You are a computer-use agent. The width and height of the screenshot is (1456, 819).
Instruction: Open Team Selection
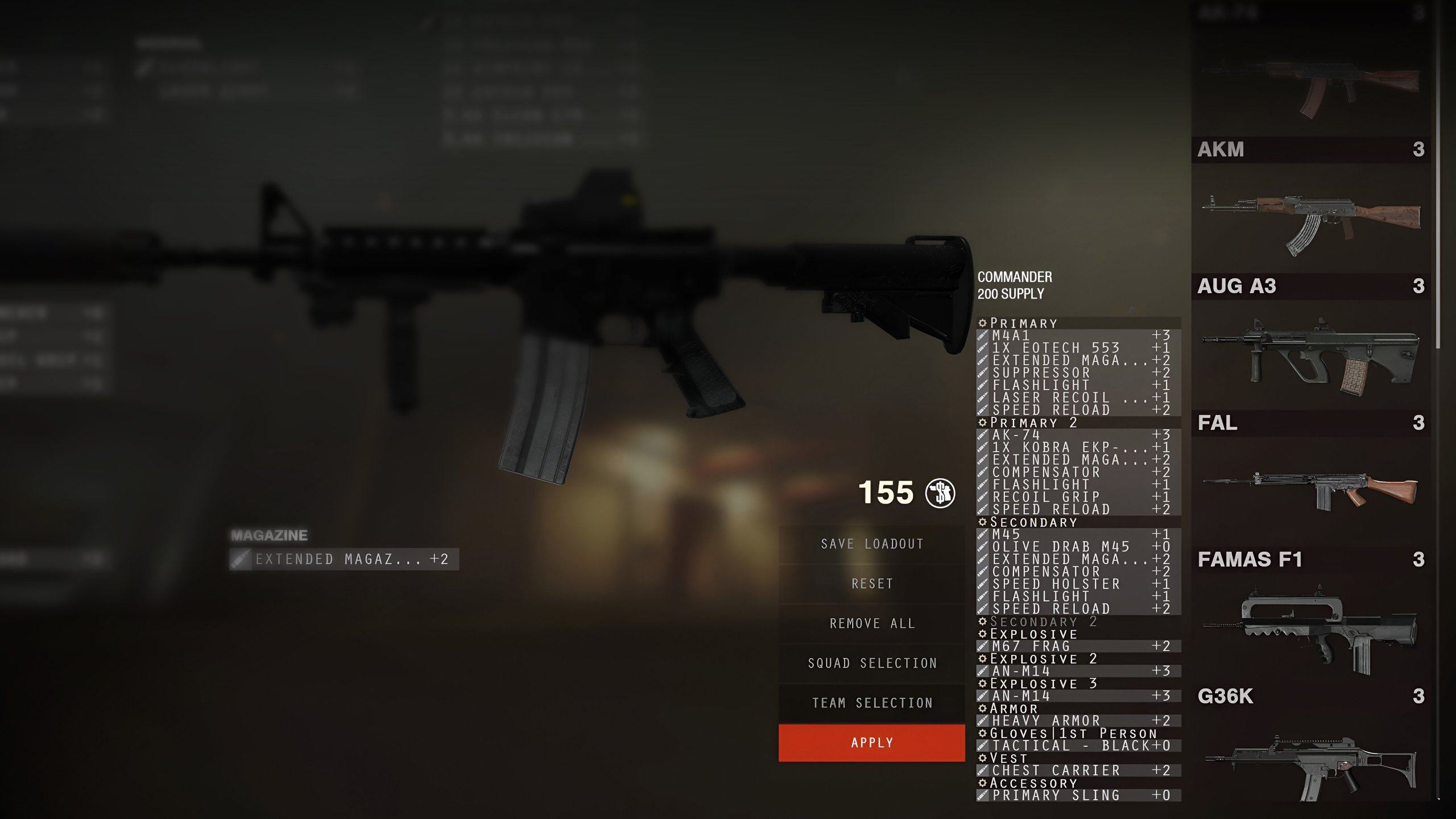point(871,703)
